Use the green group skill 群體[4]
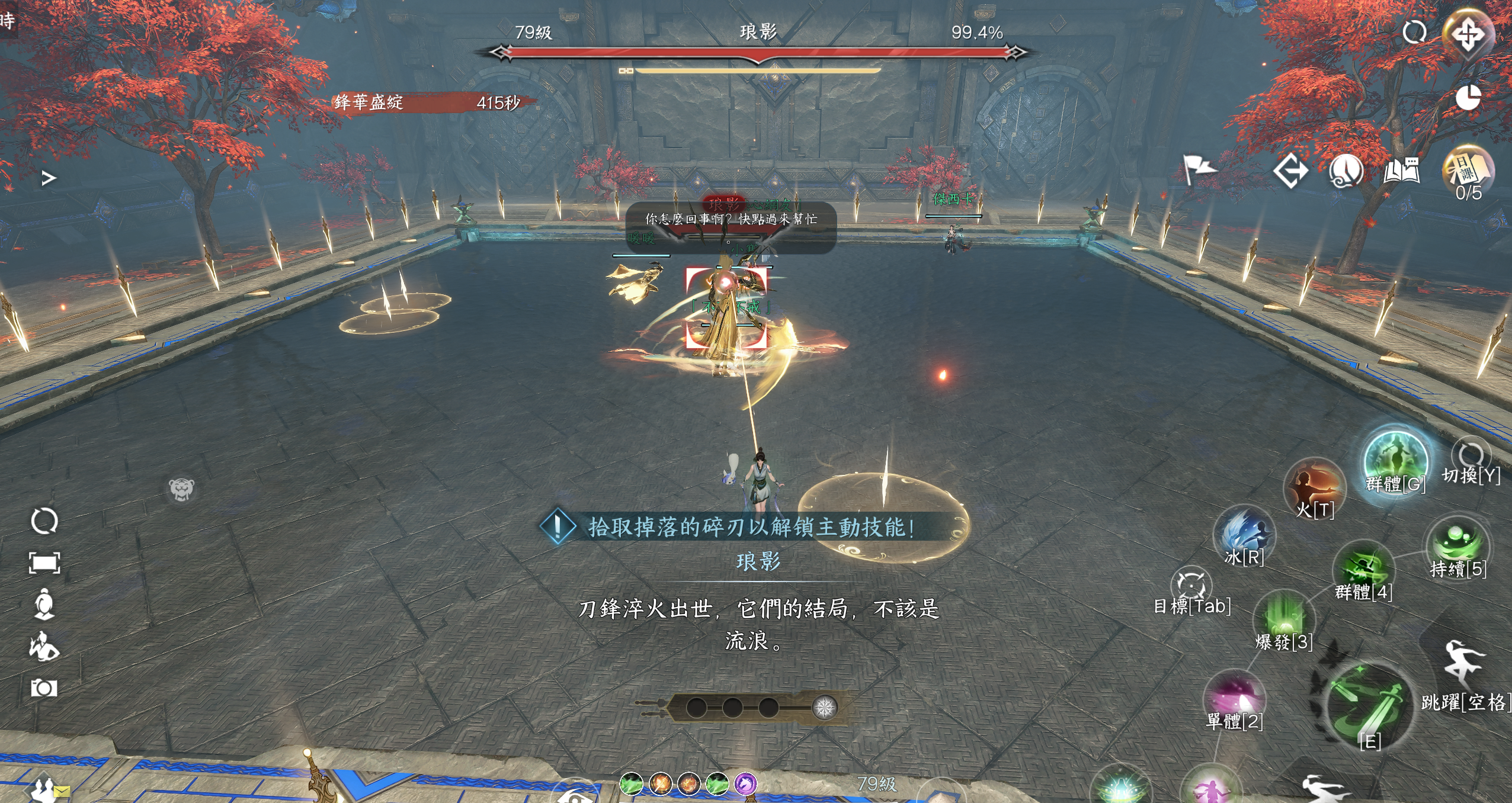This screenshot has height=803, width=1512. pos(1363,567)
